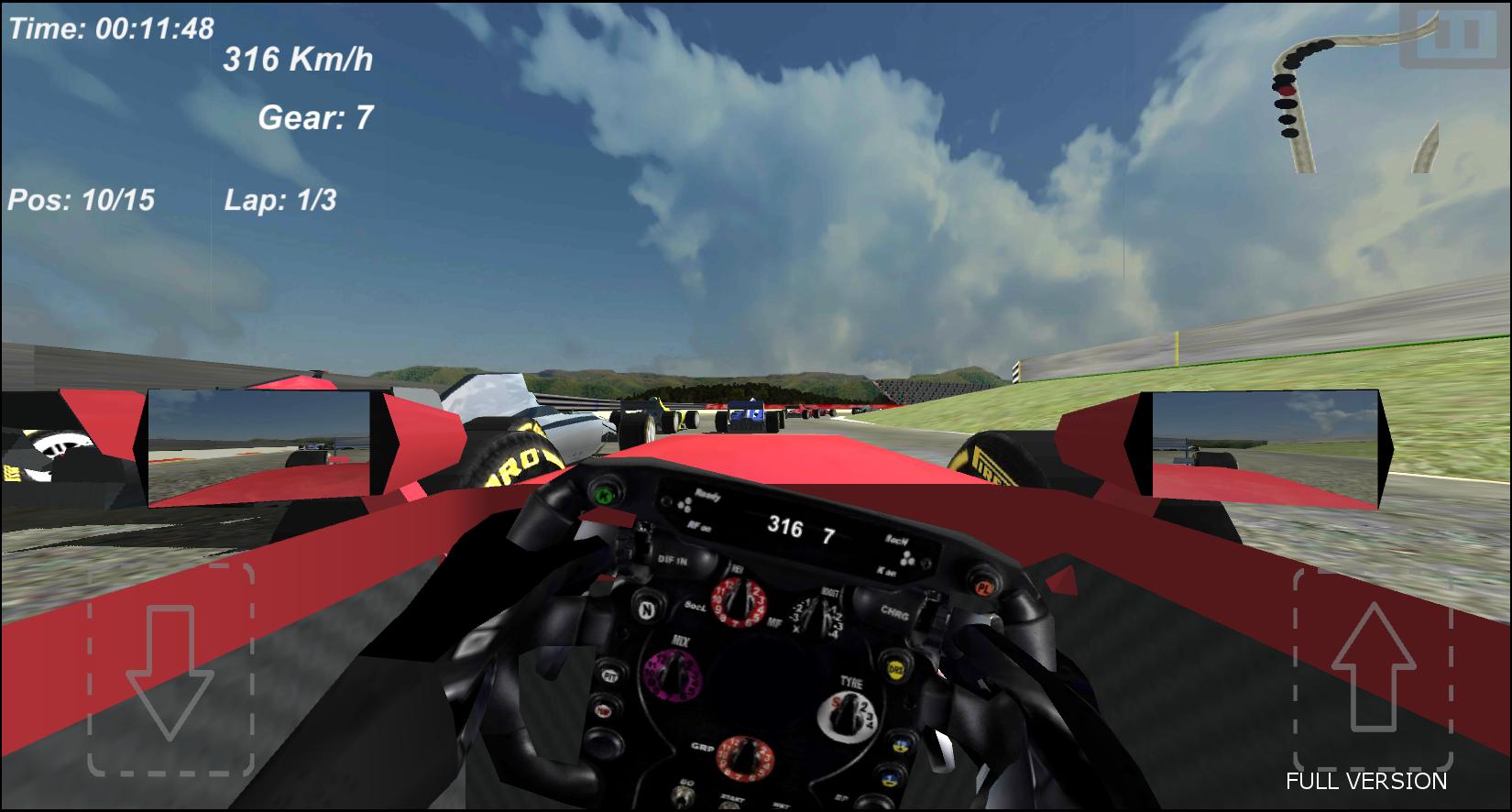
Task: Adjust the pink MIX rotary selector
Action: coord(673,675)
